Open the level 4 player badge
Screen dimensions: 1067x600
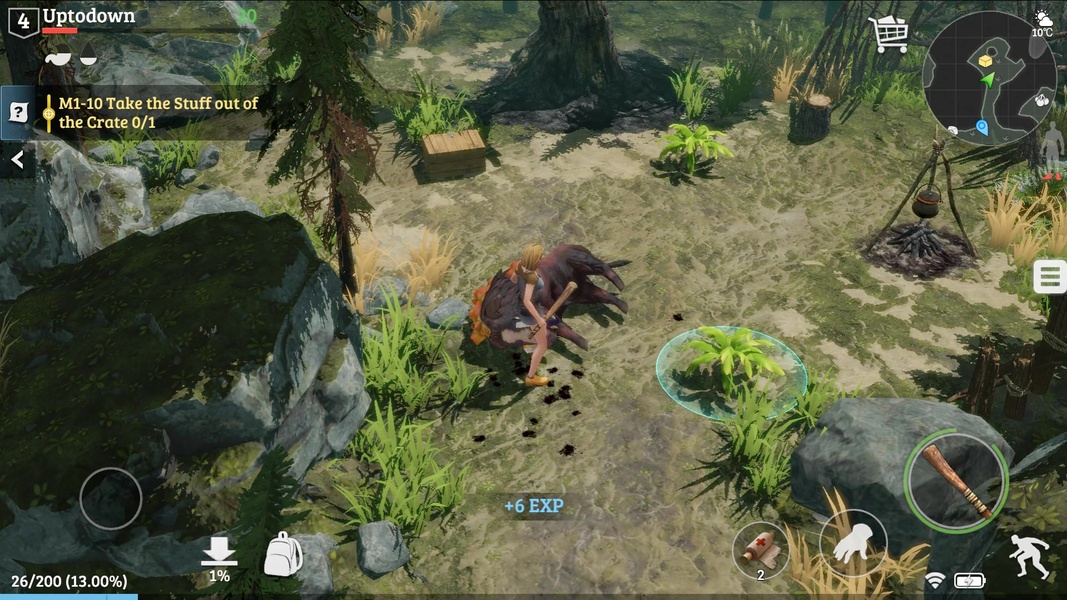coord(23,20)
